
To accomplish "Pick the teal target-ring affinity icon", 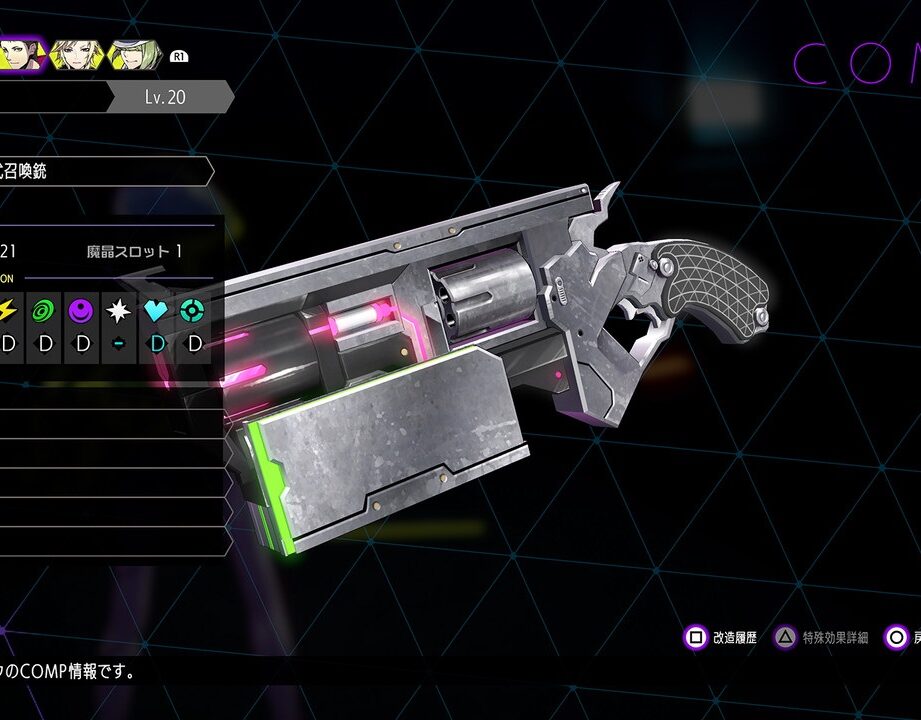I will click(x=193, y=311).
